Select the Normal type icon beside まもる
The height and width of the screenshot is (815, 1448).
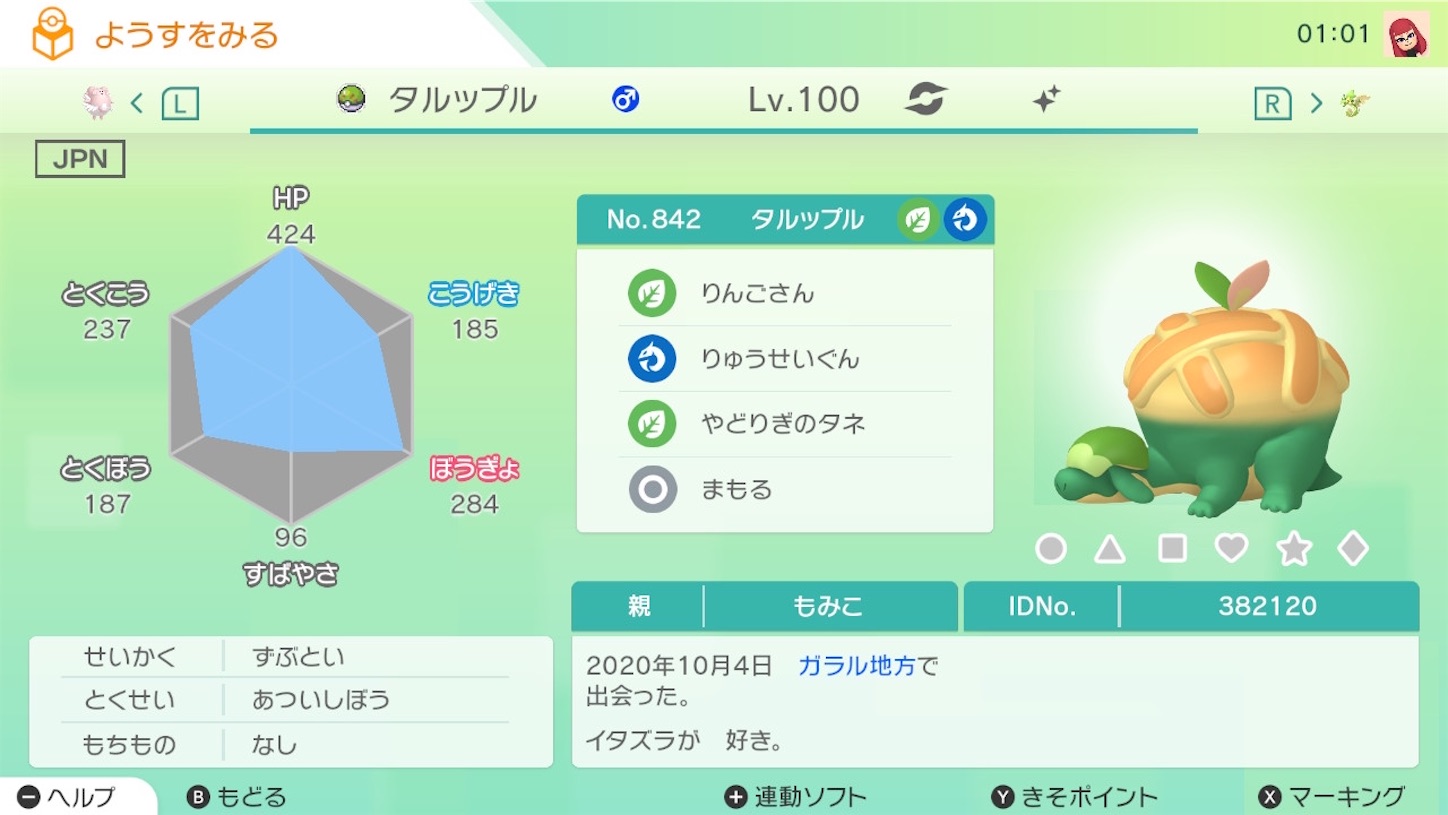[654, 489]
